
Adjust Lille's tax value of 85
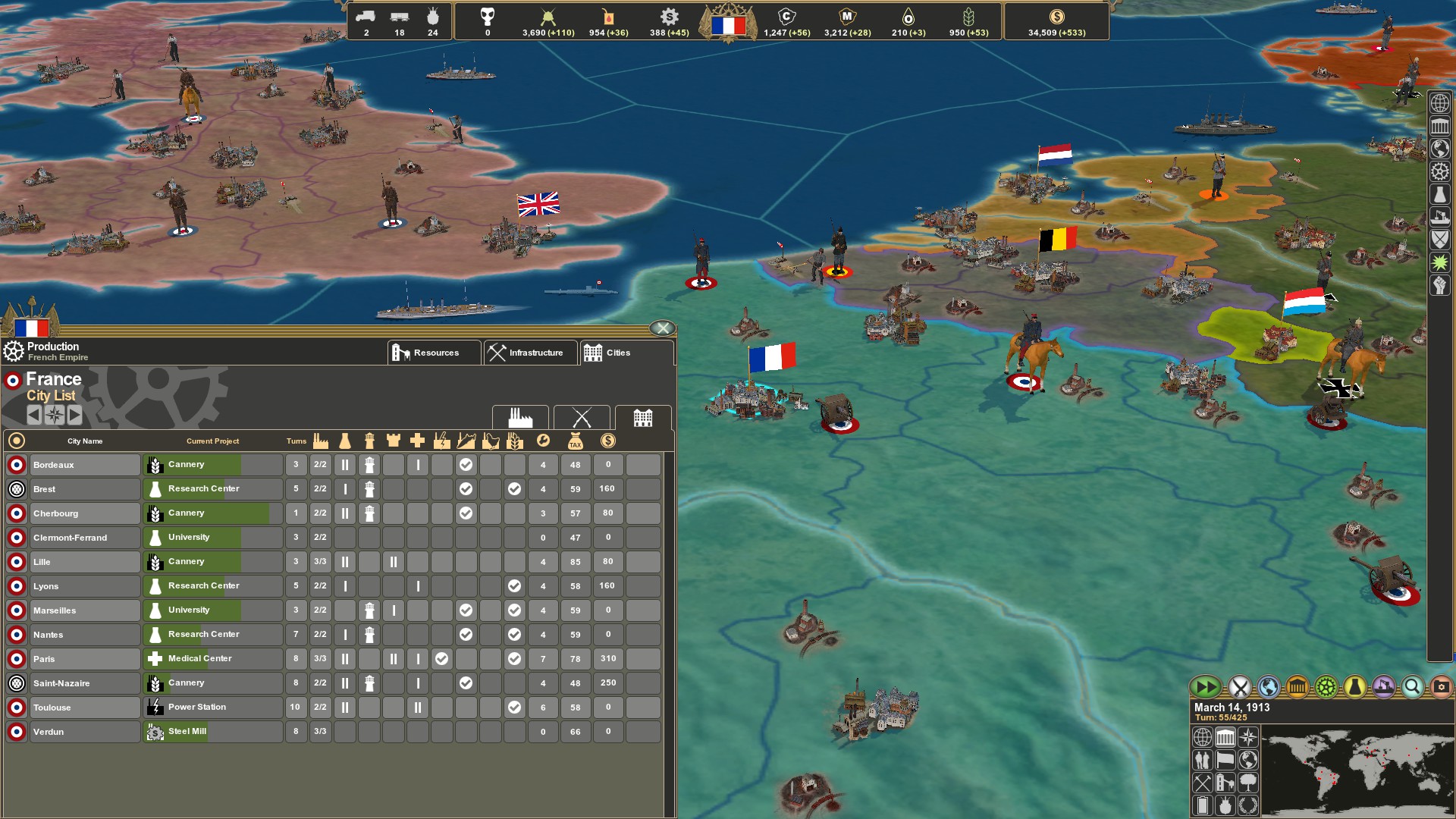(x=575, y=561)
